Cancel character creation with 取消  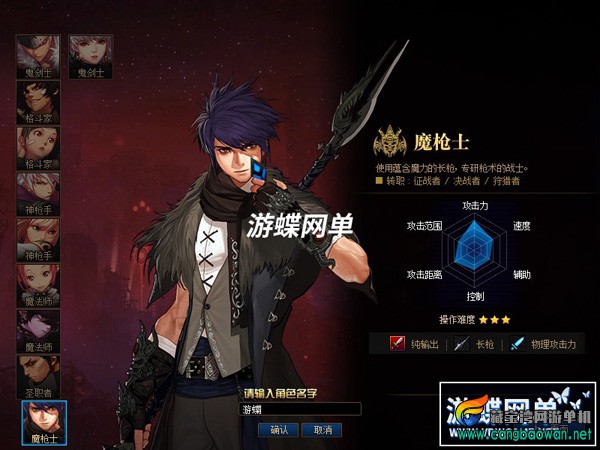322,429
